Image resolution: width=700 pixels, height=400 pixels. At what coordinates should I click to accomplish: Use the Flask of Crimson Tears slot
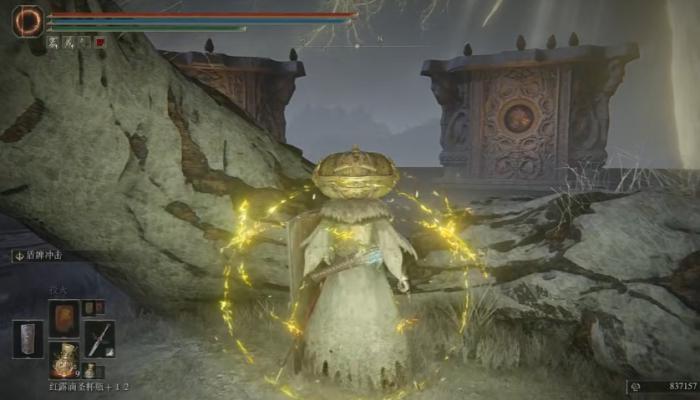click(x=64, y=360)
